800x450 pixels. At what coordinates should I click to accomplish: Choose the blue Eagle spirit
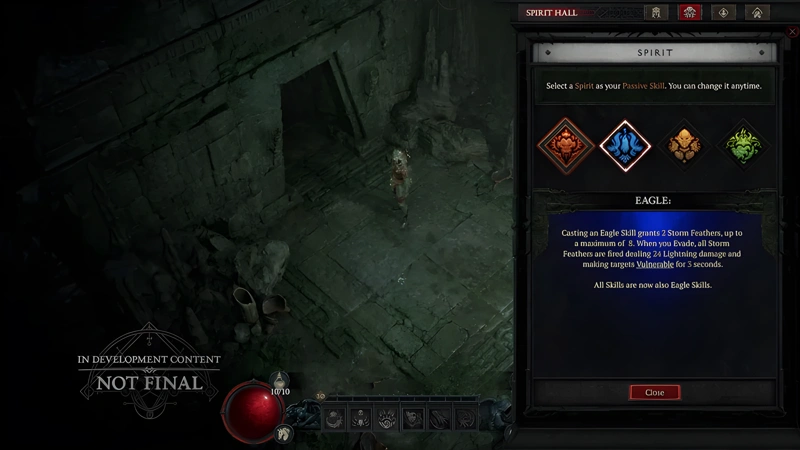tap(625, 145)
